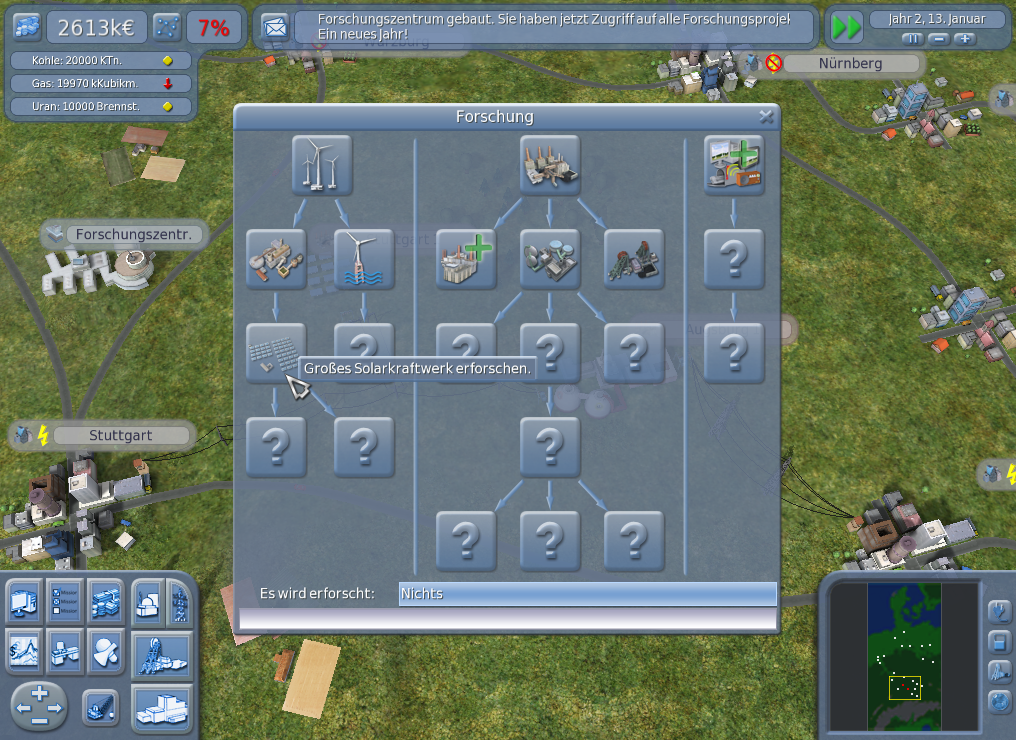Viewport: 1016px width, 740px height.
Task: Pause the game with the pause button
Action: click(912, 39)
